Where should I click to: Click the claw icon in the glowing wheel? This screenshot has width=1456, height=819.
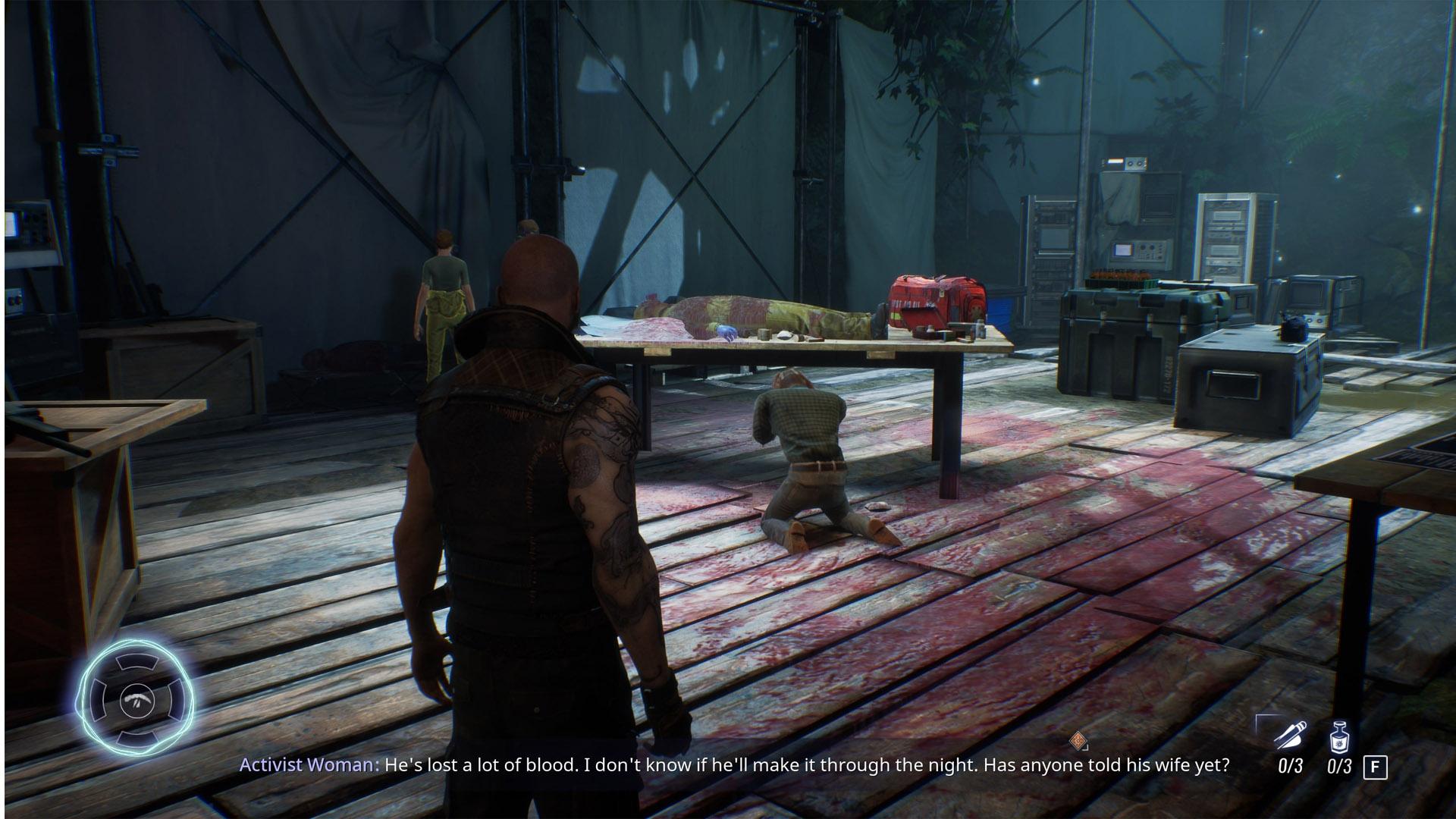[x=136, y=699]
